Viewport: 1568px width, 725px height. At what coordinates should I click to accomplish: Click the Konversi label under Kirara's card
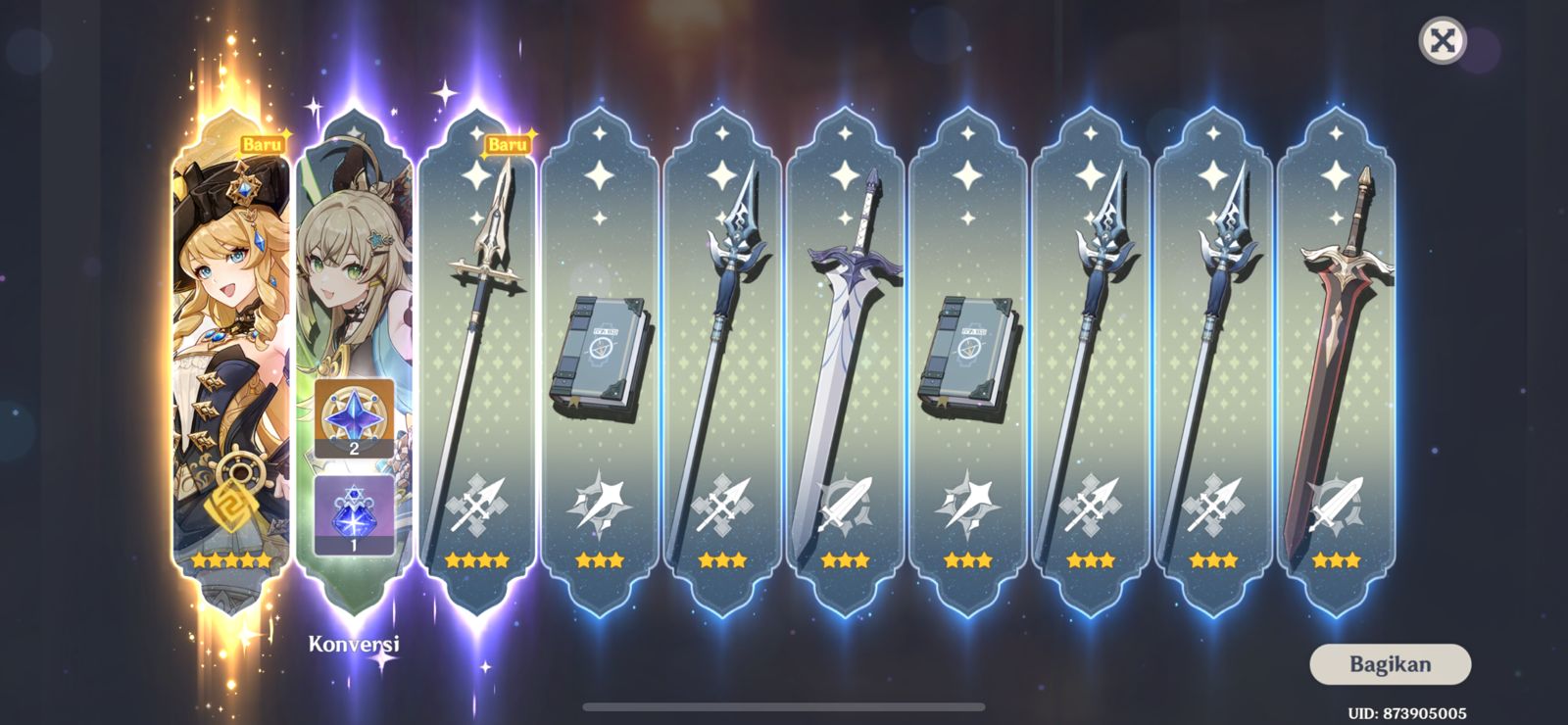[355, 646]
